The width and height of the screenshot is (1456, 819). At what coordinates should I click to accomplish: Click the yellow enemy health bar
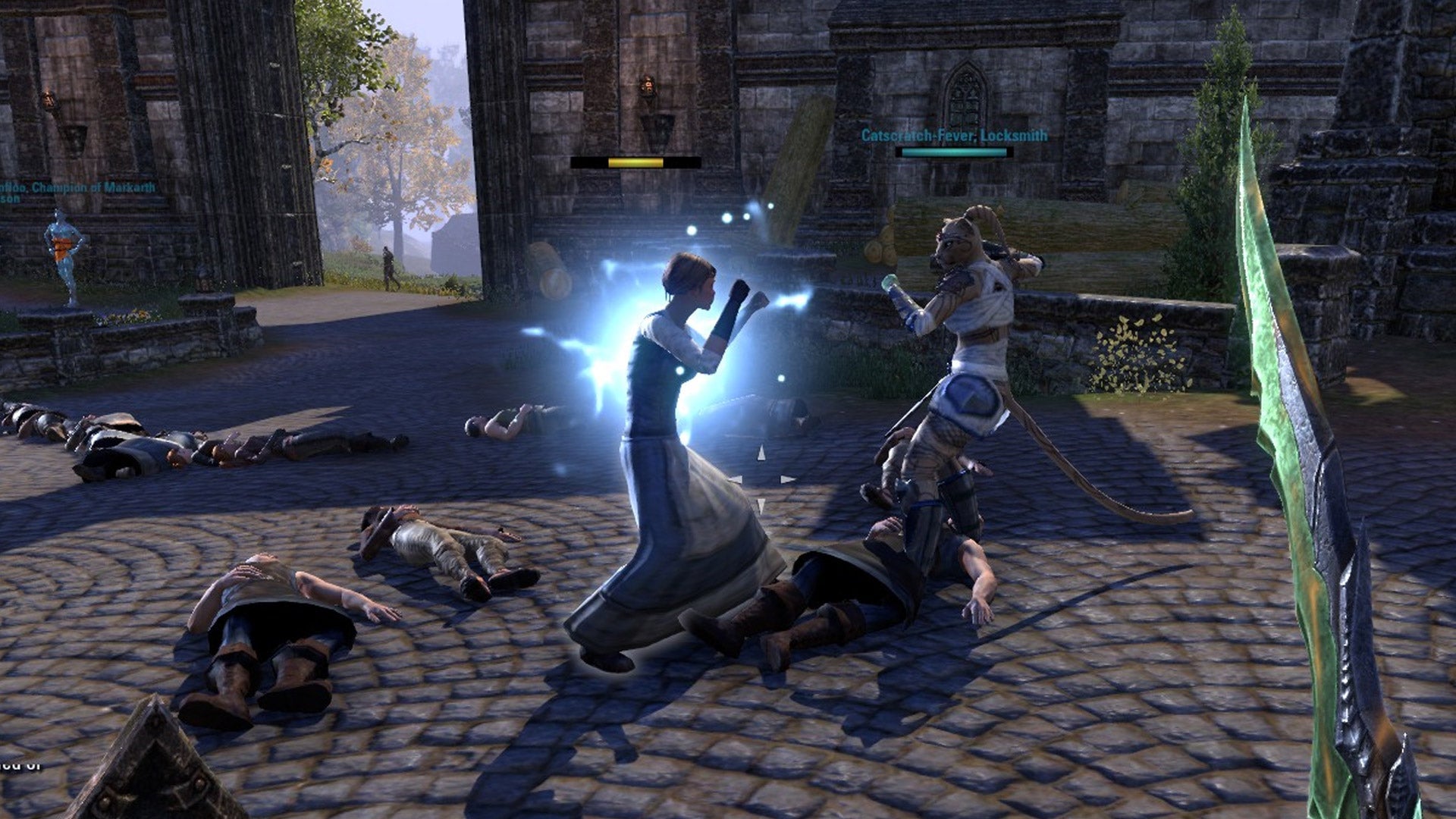[637, 162]
